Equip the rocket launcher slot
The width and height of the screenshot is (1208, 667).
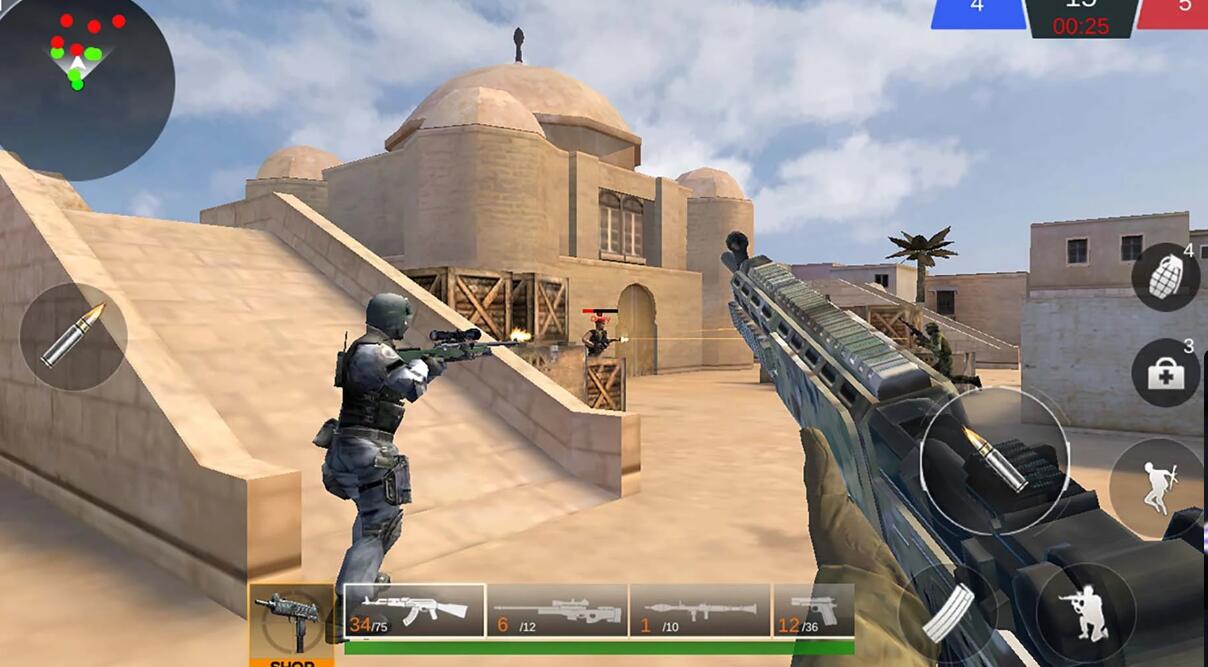point(700,610)
